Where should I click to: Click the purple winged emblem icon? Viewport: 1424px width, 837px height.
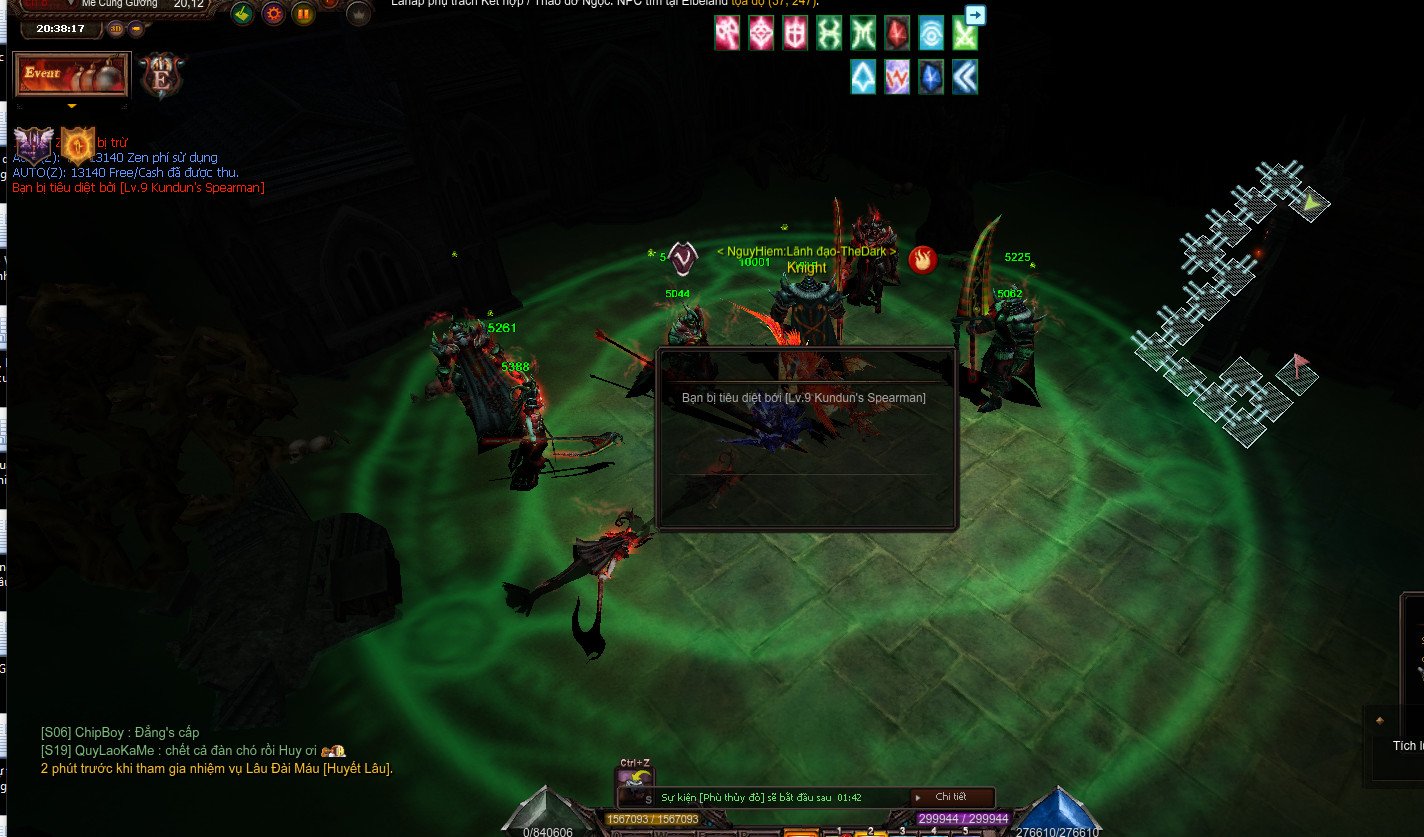pos(33,144)
